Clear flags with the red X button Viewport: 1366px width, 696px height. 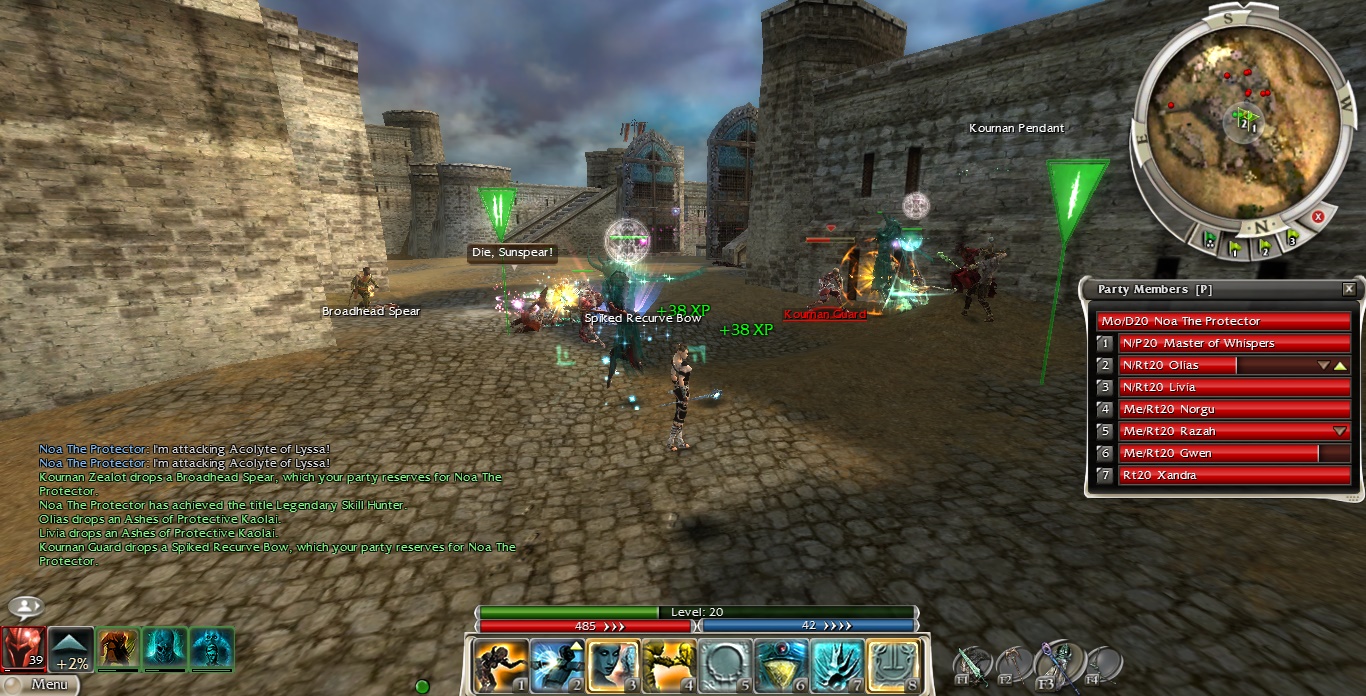point(1318,216)
